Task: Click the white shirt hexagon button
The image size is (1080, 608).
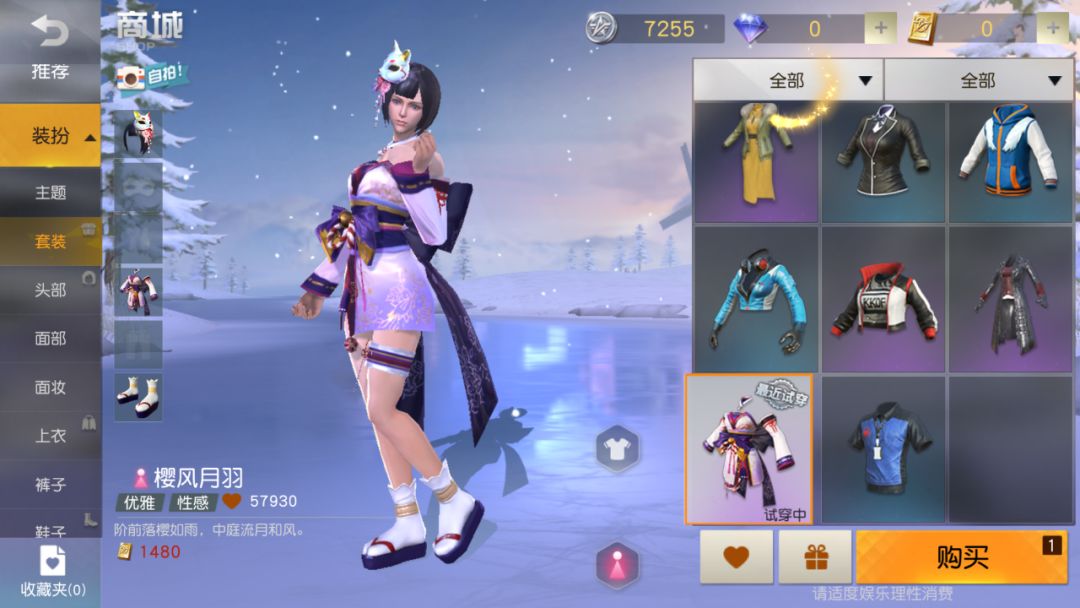Action: pos(618,448)
